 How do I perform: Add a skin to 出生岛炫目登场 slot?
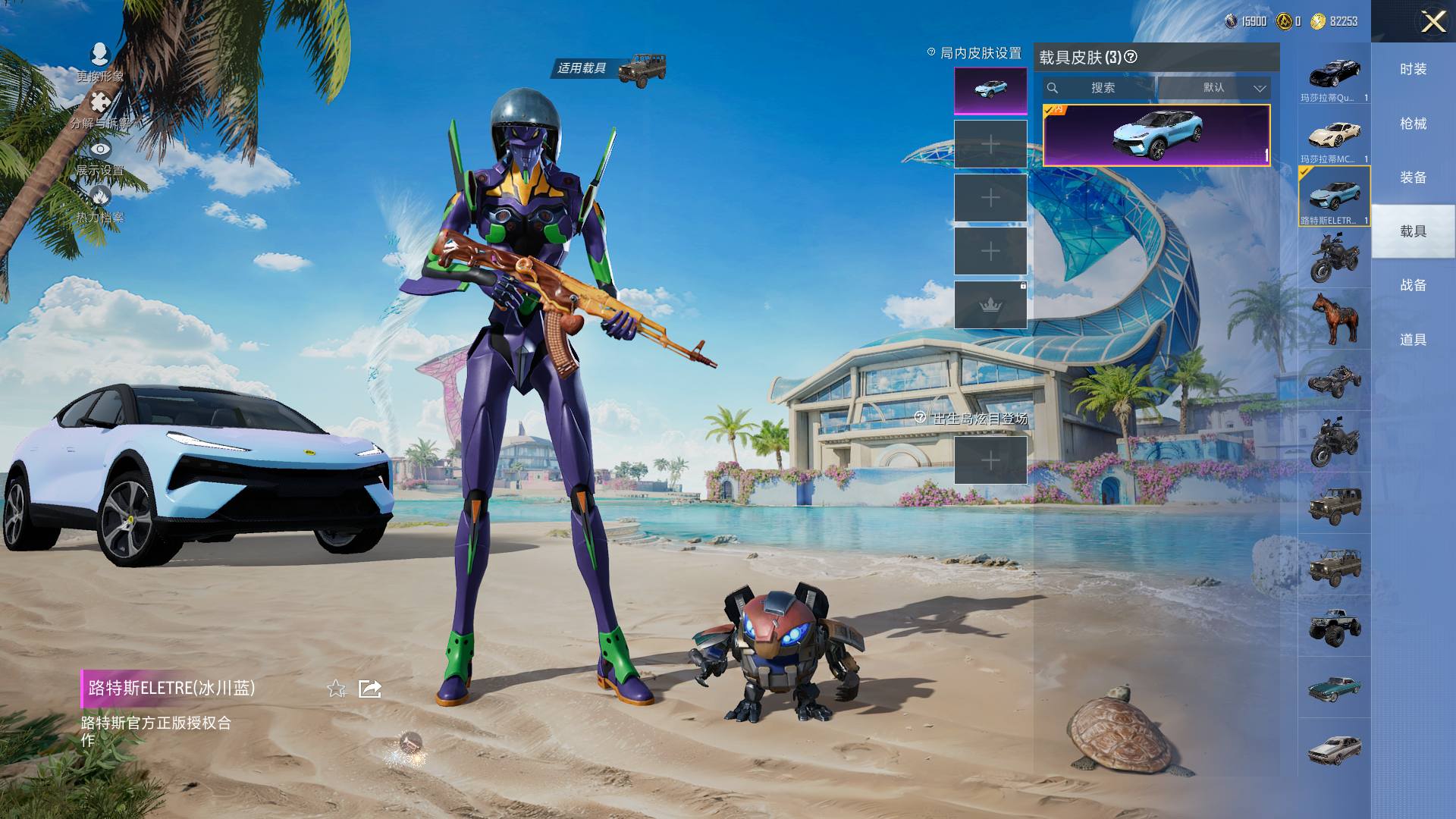point(990,460)
